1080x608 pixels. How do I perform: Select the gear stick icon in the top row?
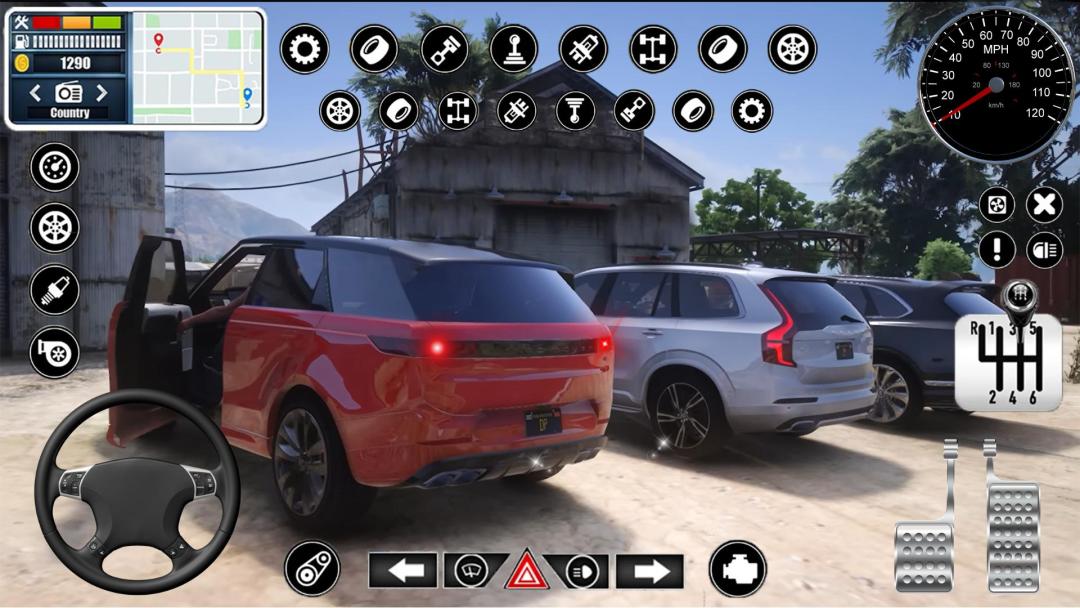click(x=514, y=49)
